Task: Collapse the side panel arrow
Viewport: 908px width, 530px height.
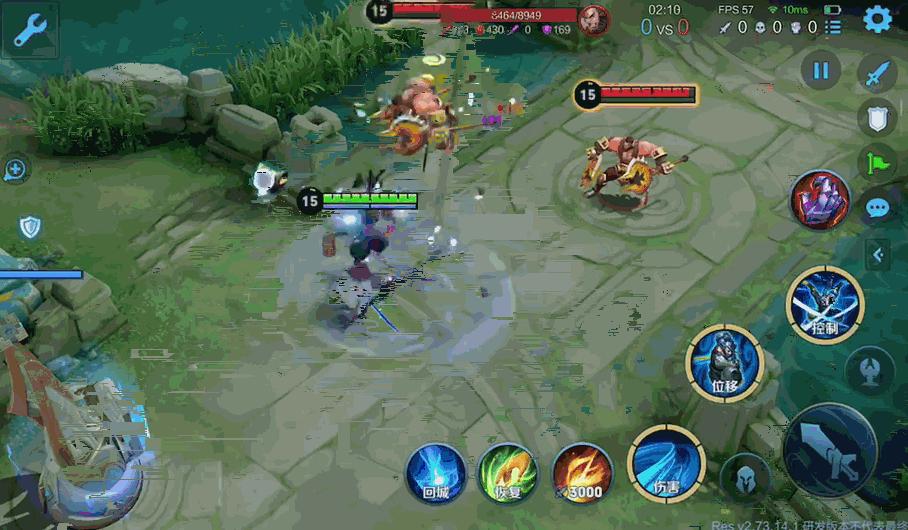Action: tap(877, 255)
